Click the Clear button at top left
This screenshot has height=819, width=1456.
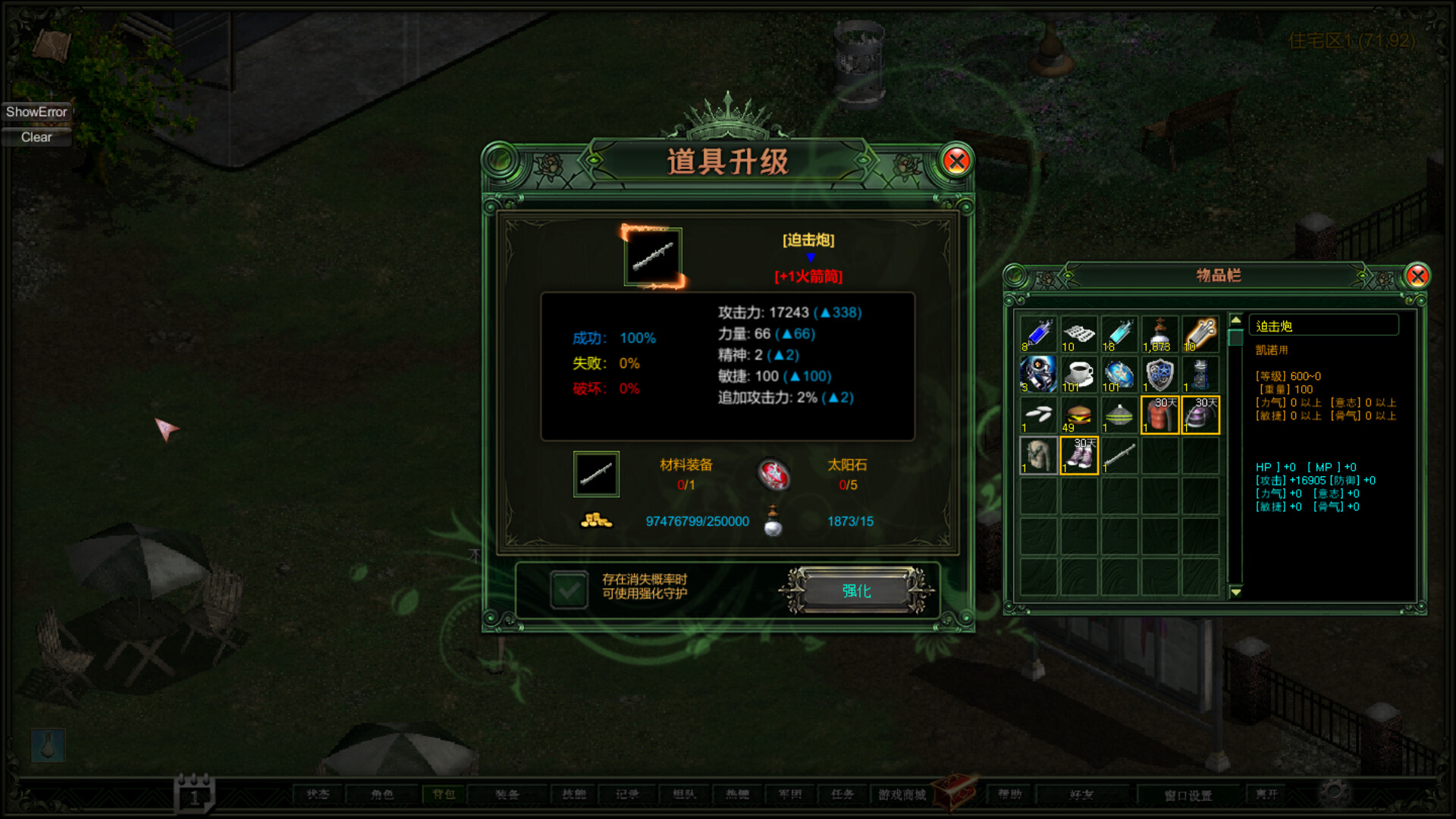coord(36,137)
